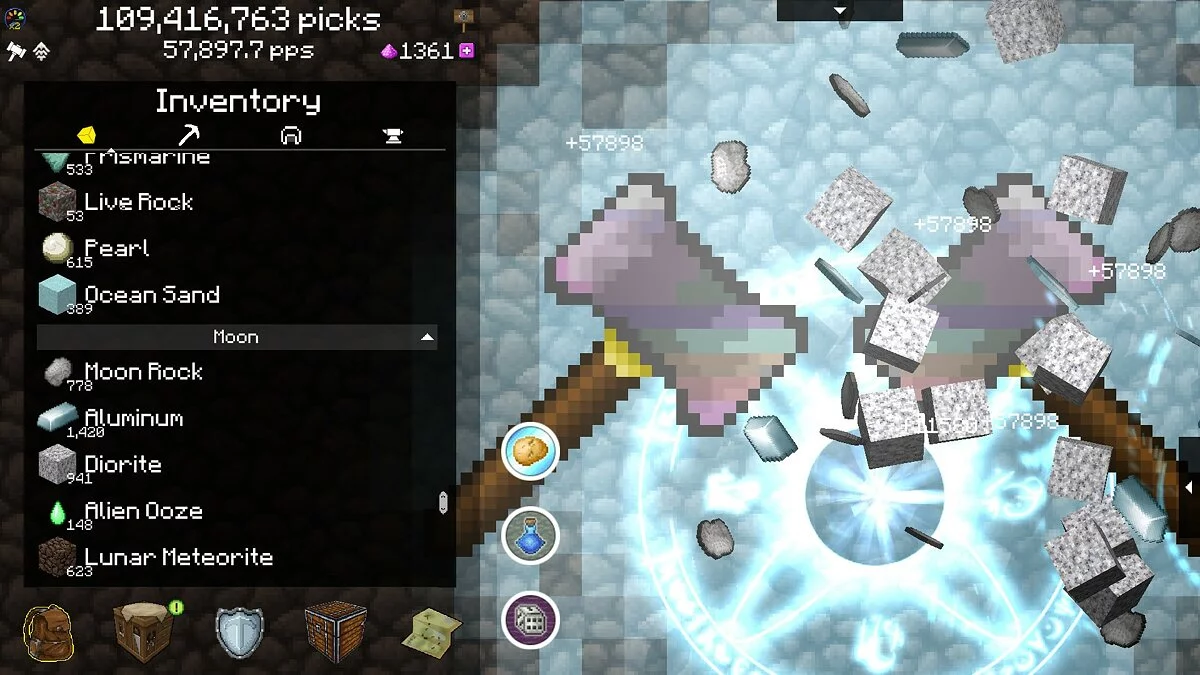Screen dimensions: 1200x675
Task: Switch to the helmet armor tab
Action: 291,135
